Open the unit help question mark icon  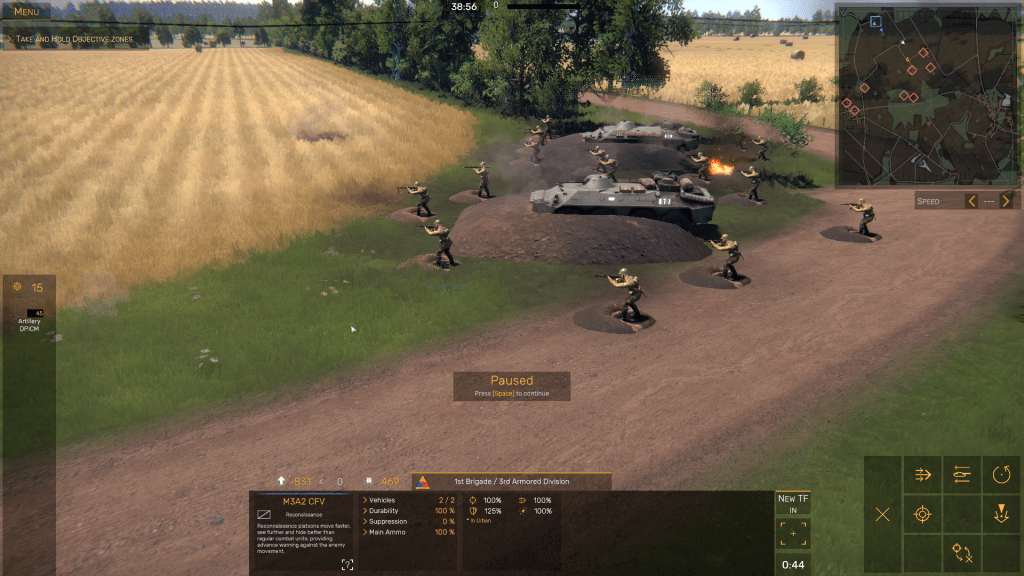[x=347, y=565]
